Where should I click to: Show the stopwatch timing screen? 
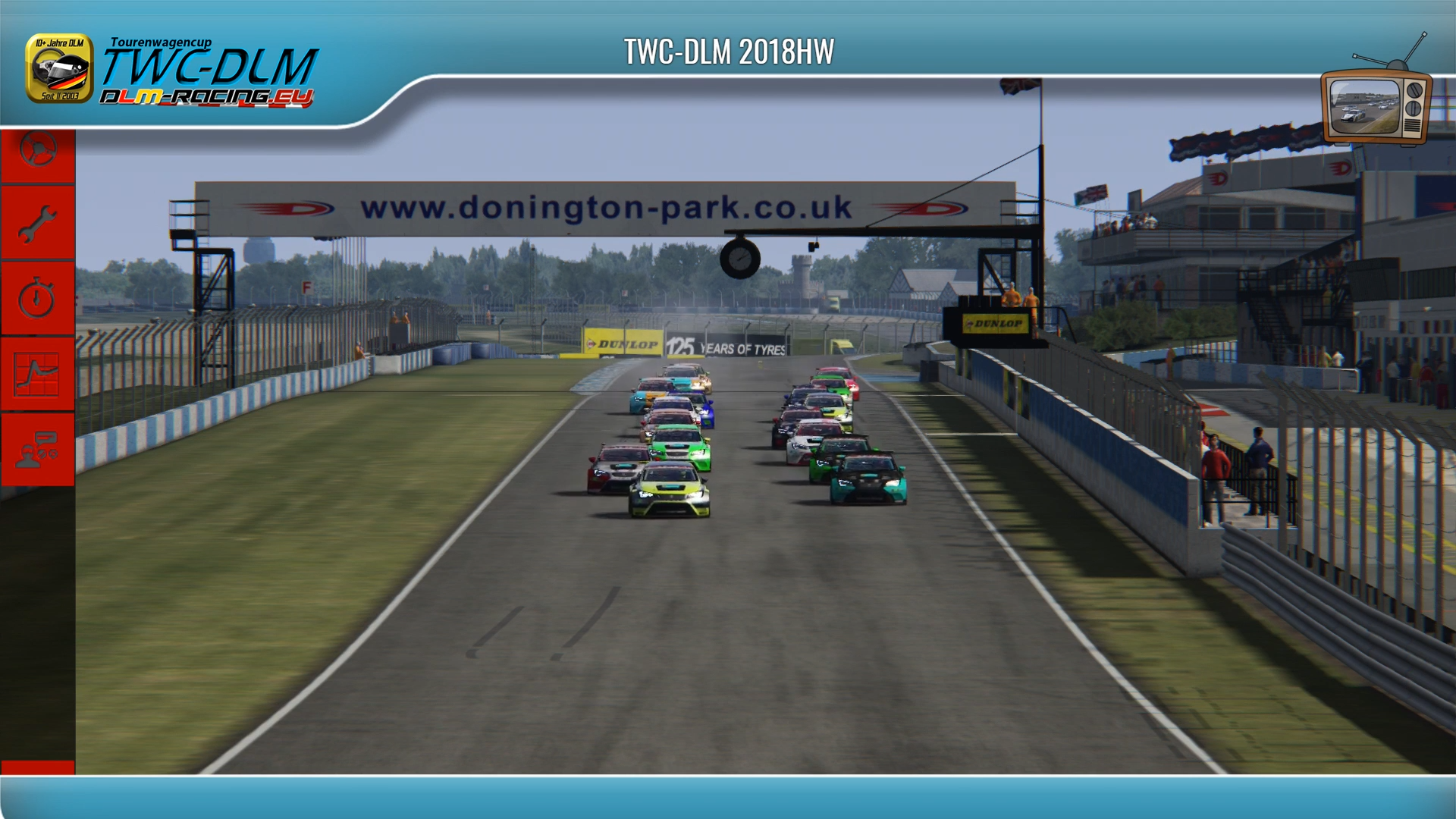coord(37,298)
